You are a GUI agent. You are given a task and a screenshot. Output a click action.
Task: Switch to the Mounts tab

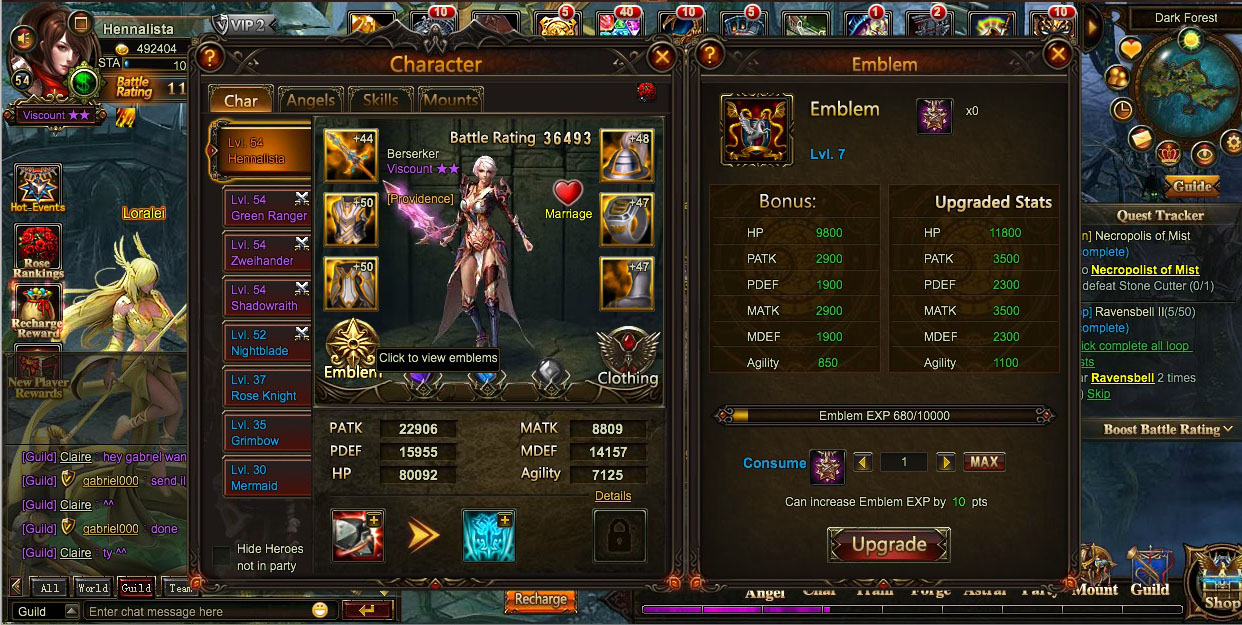(450, 100)
